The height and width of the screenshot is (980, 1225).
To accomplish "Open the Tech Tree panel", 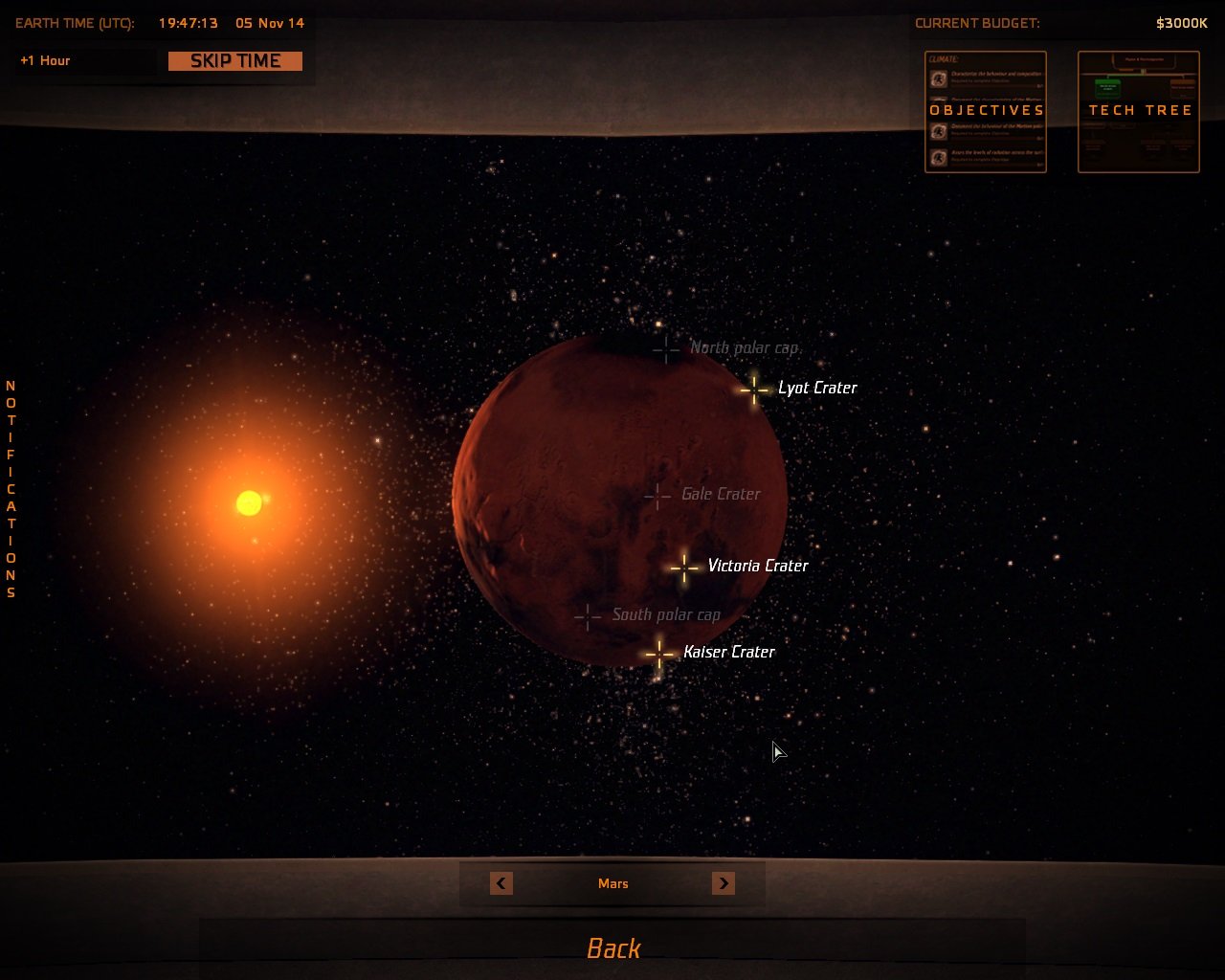I will (1139, 110).
